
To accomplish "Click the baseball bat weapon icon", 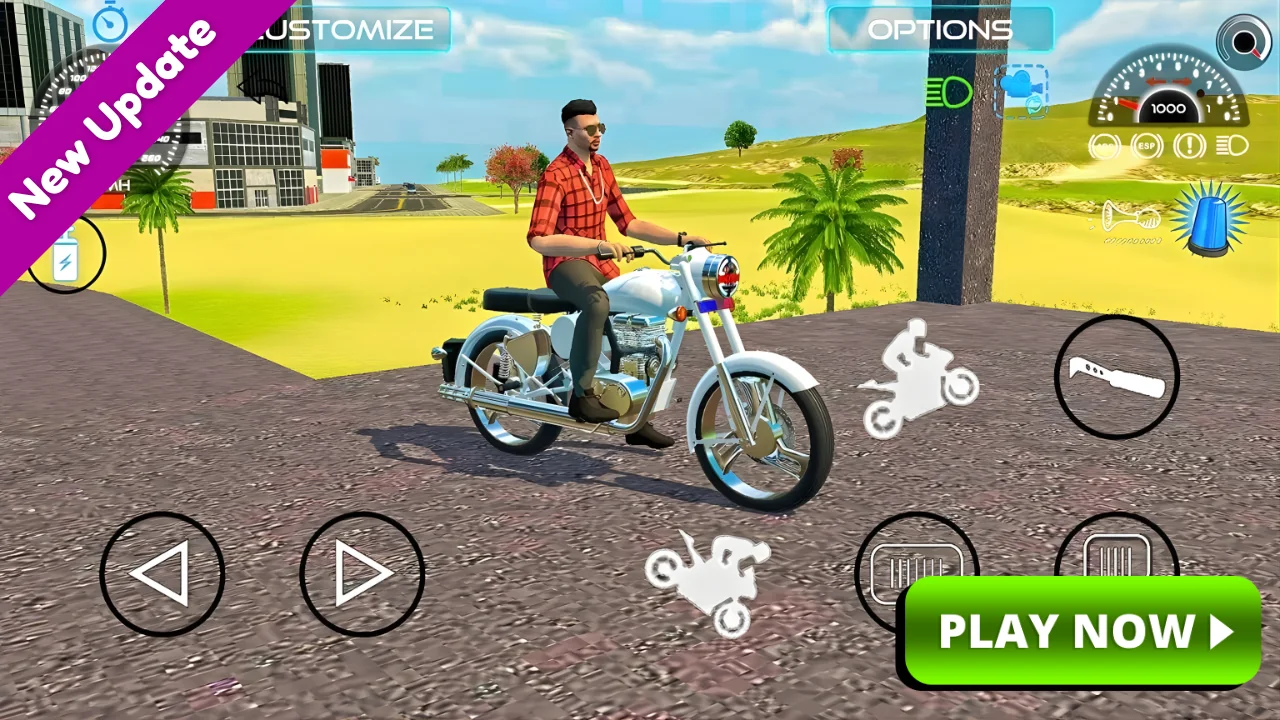I will pos(1117,375).
